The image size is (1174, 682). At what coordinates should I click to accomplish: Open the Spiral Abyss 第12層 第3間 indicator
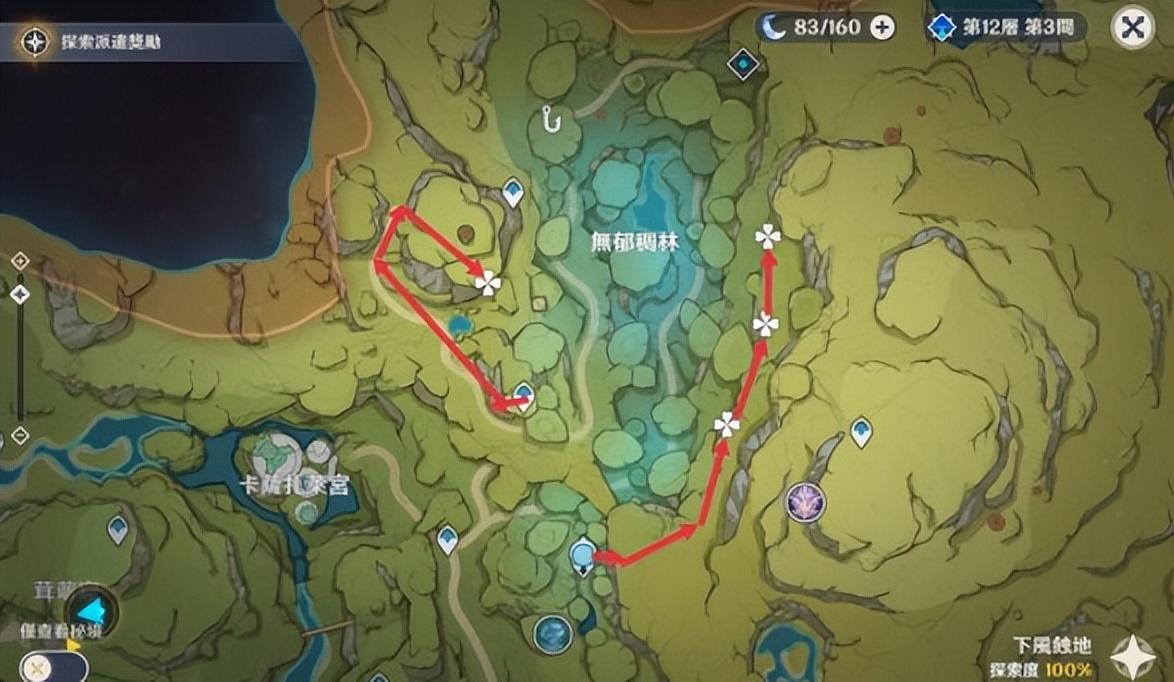point(1006,27)
